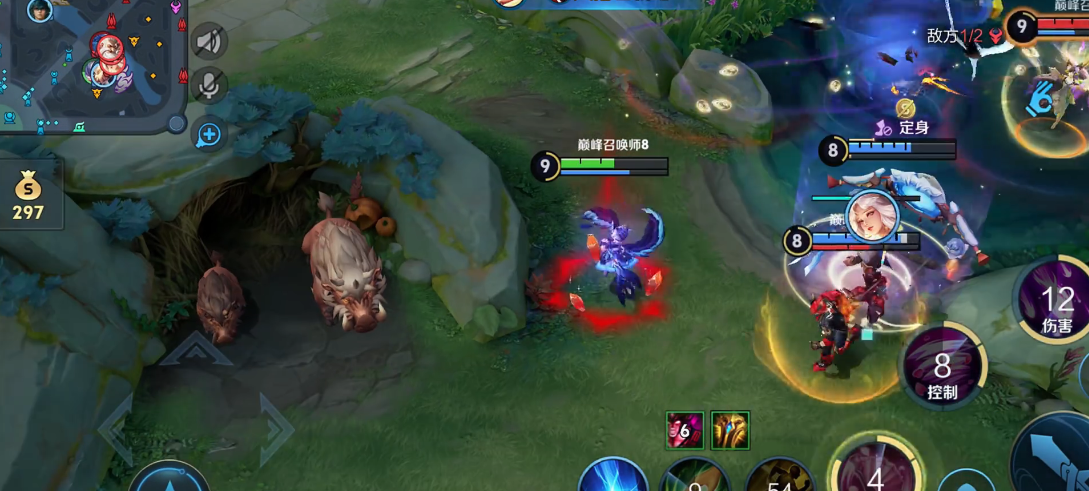This screenshot has height=491, width=1089.
Task: Open the quick chat plus bubble
Action: click(x=209, y=133)
